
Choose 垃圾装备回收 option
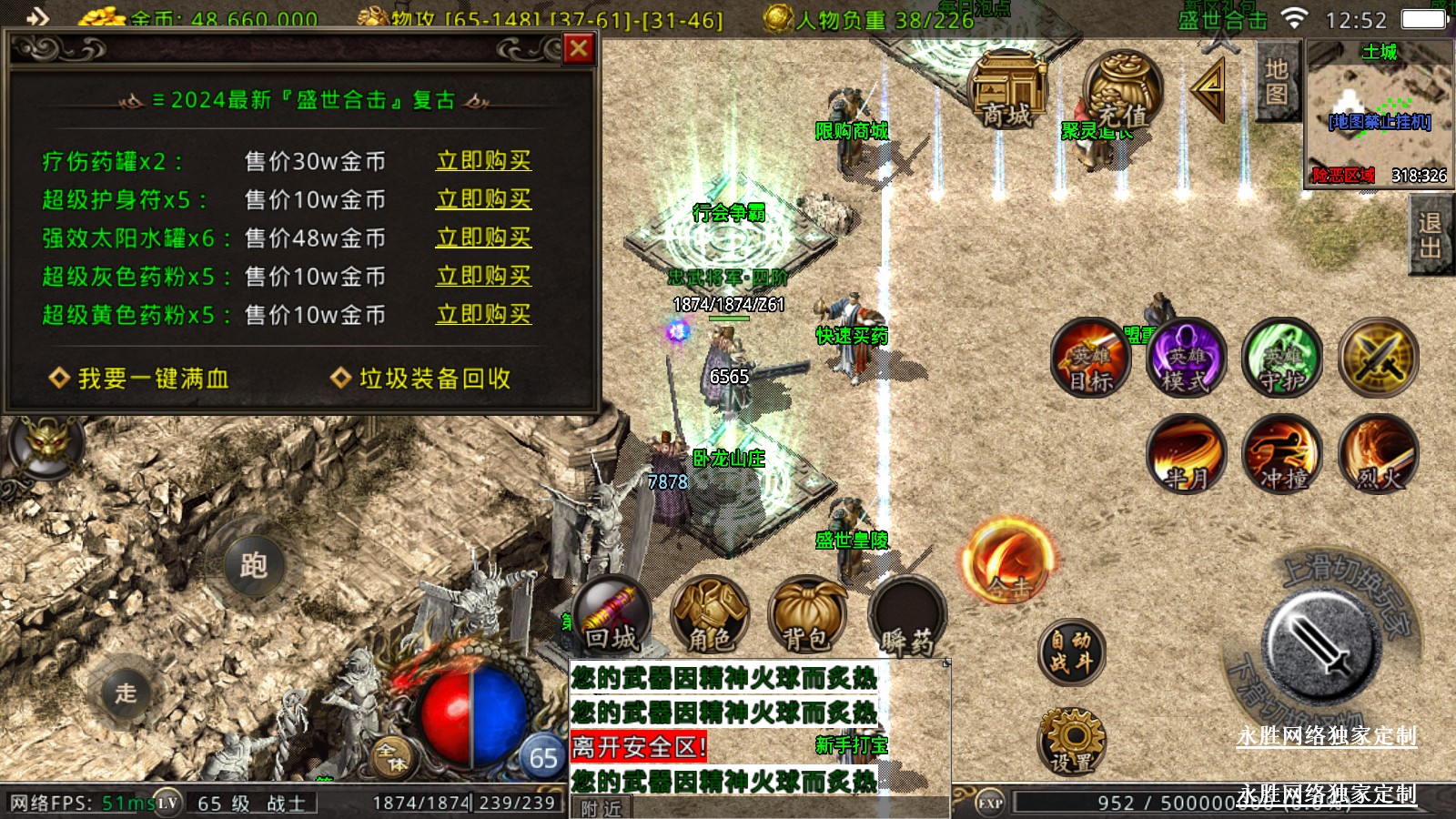click(x=421, y=379)
